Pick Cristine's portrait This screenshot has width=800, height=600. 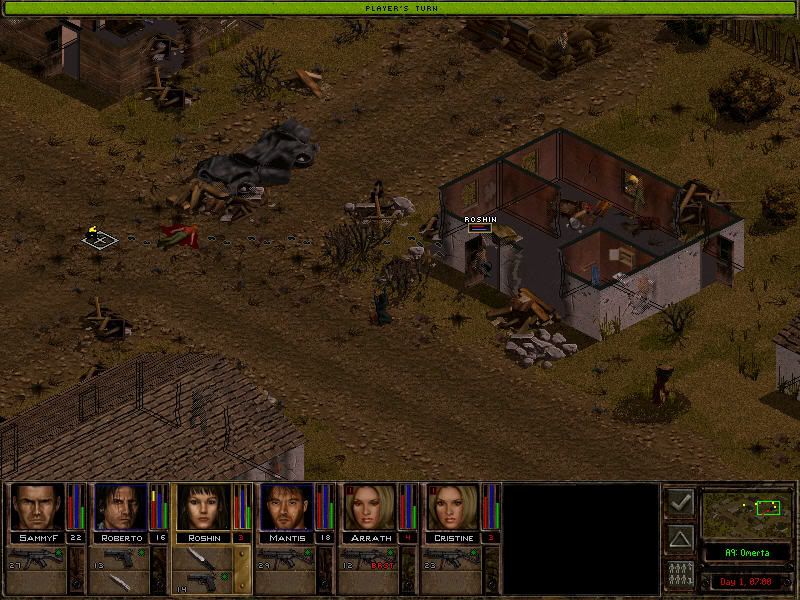point(452,507)
